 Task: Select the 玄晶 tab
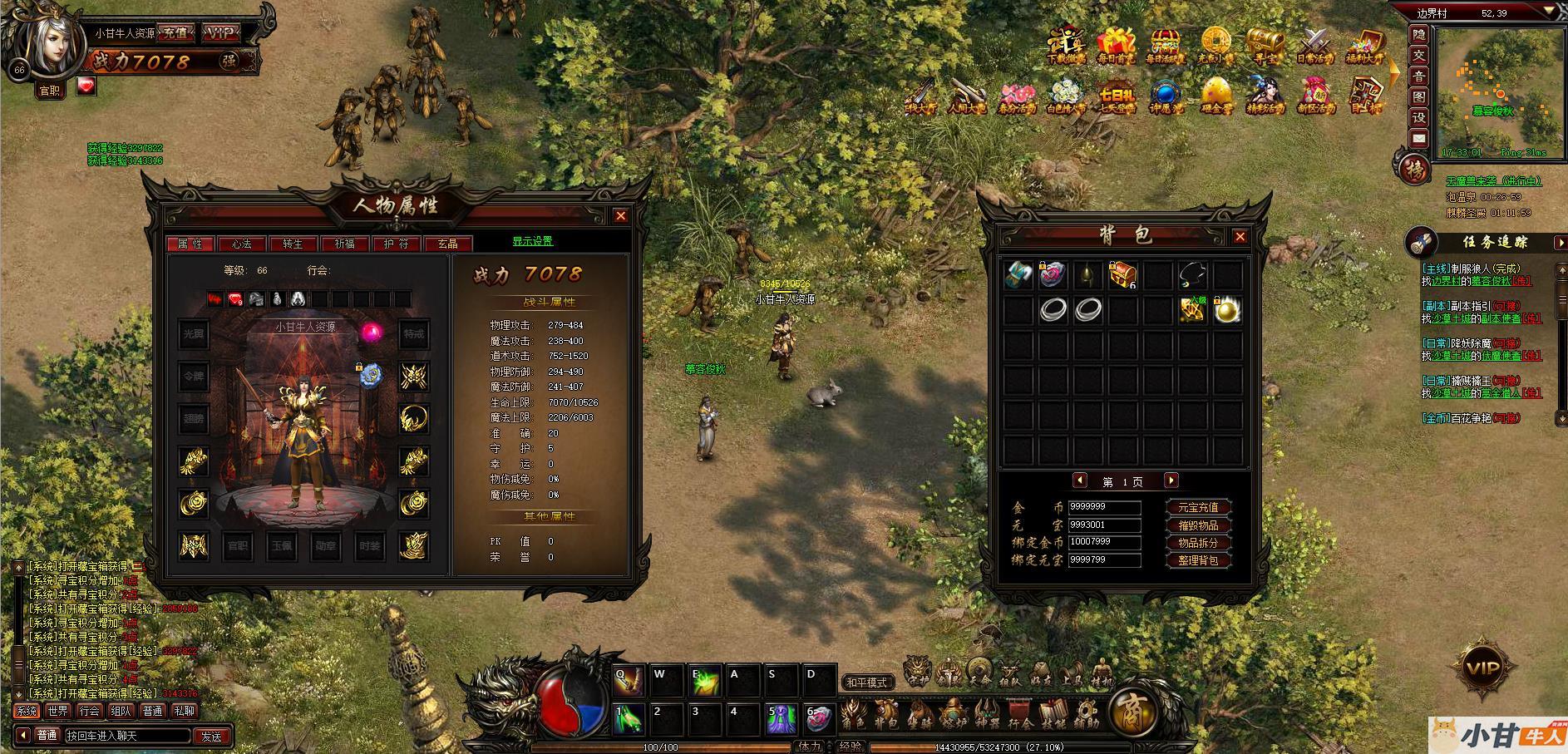click(447, 244)
